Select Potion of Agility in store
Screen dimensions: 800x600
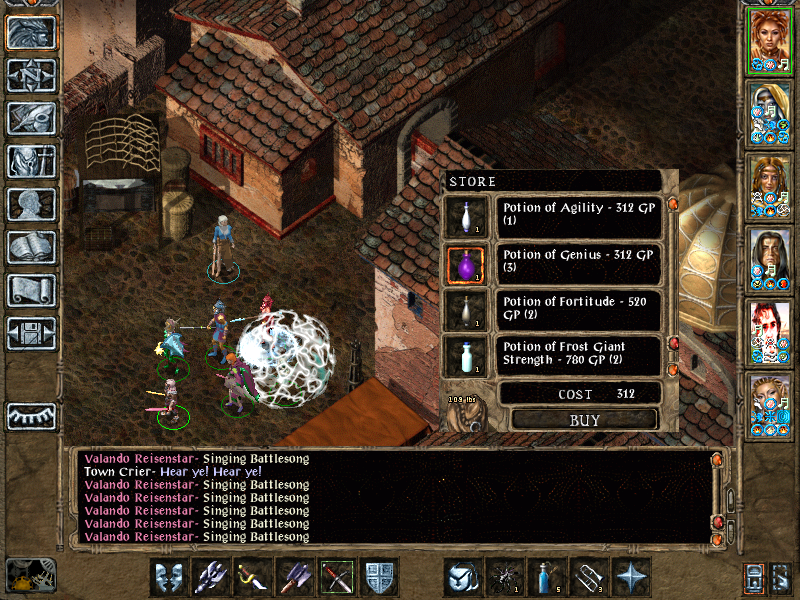point(581,215)
